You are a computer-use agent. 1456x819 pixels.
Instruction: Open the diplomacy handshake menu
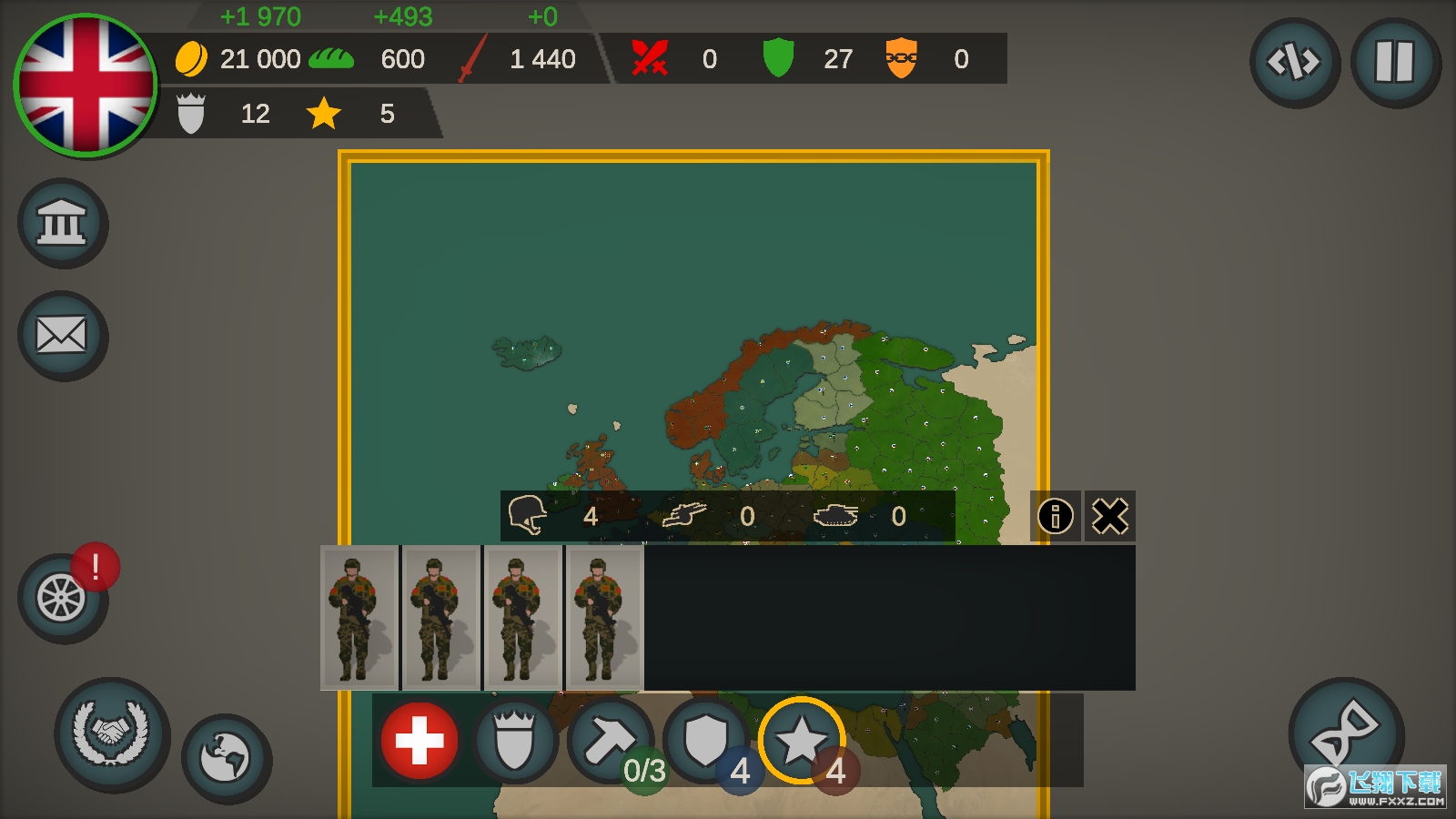pos(112,733)
